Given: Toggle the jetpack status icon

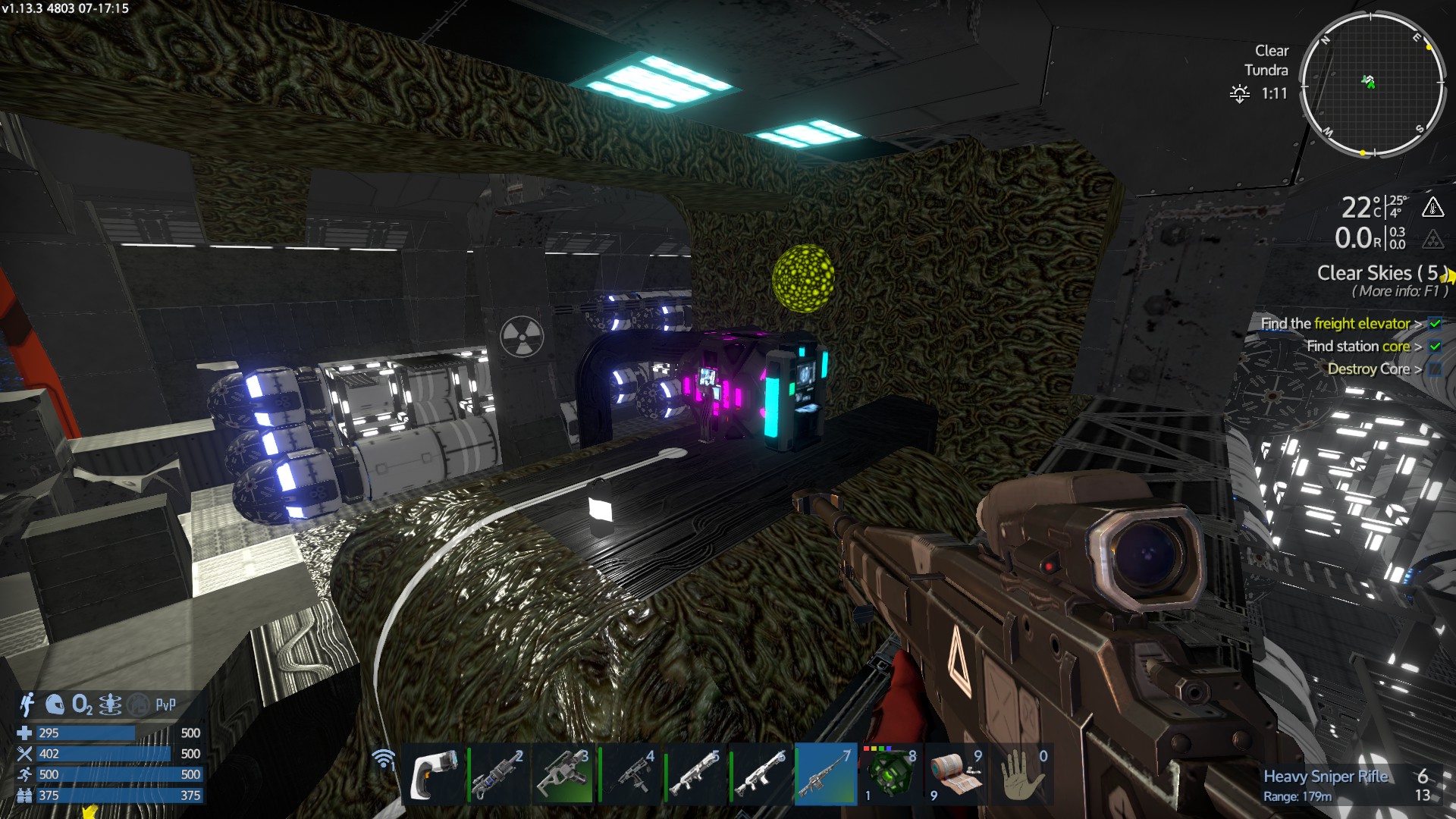Looking at the screenshot, I should (28, 704).
